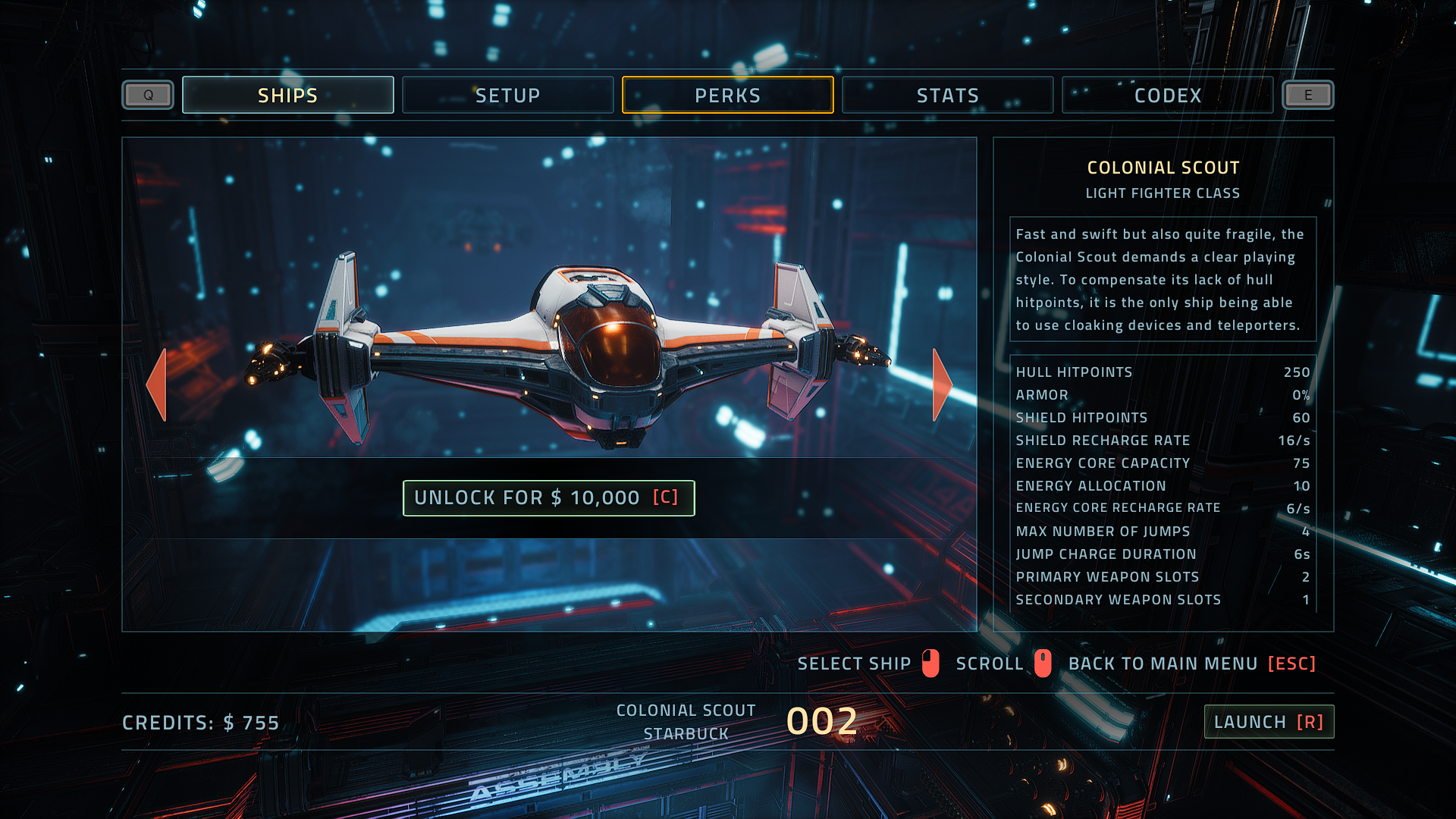
Task: Show the next ship with right arrow
Action: (941, 384)
